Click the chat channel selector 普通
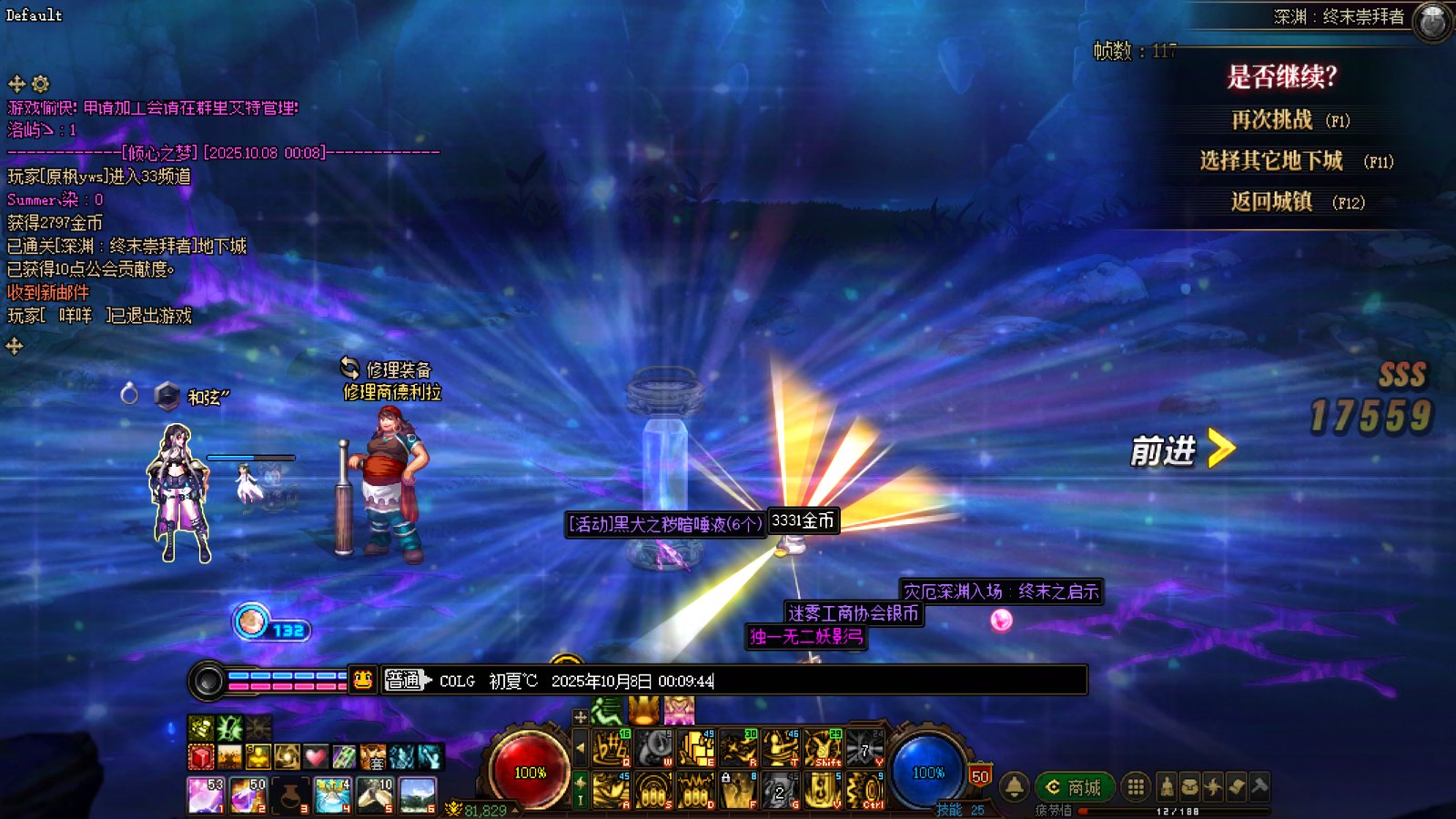The image size is (1456, 819). (402, 681)
